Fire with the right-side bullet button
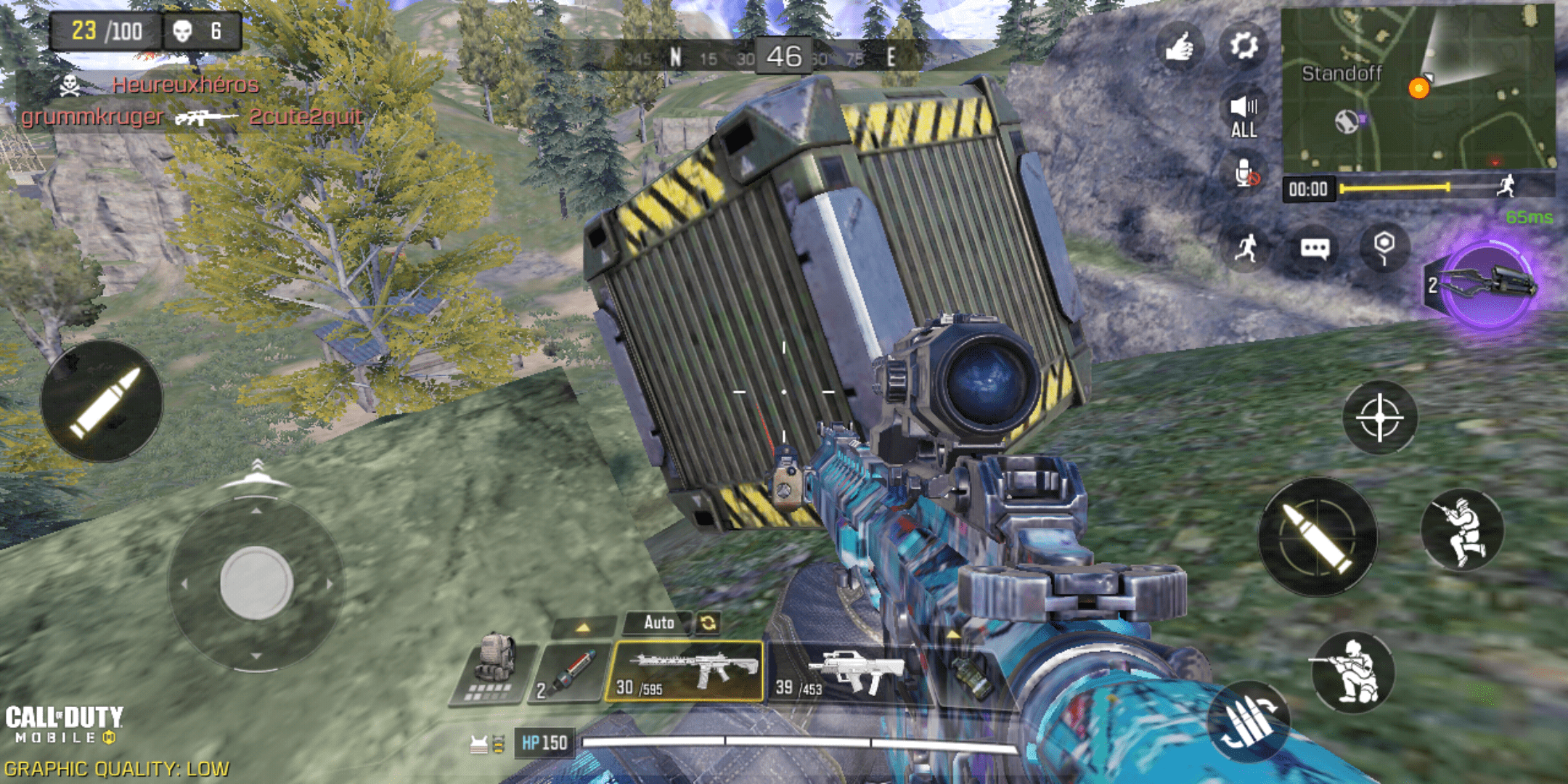 (x=1317, y=537)
